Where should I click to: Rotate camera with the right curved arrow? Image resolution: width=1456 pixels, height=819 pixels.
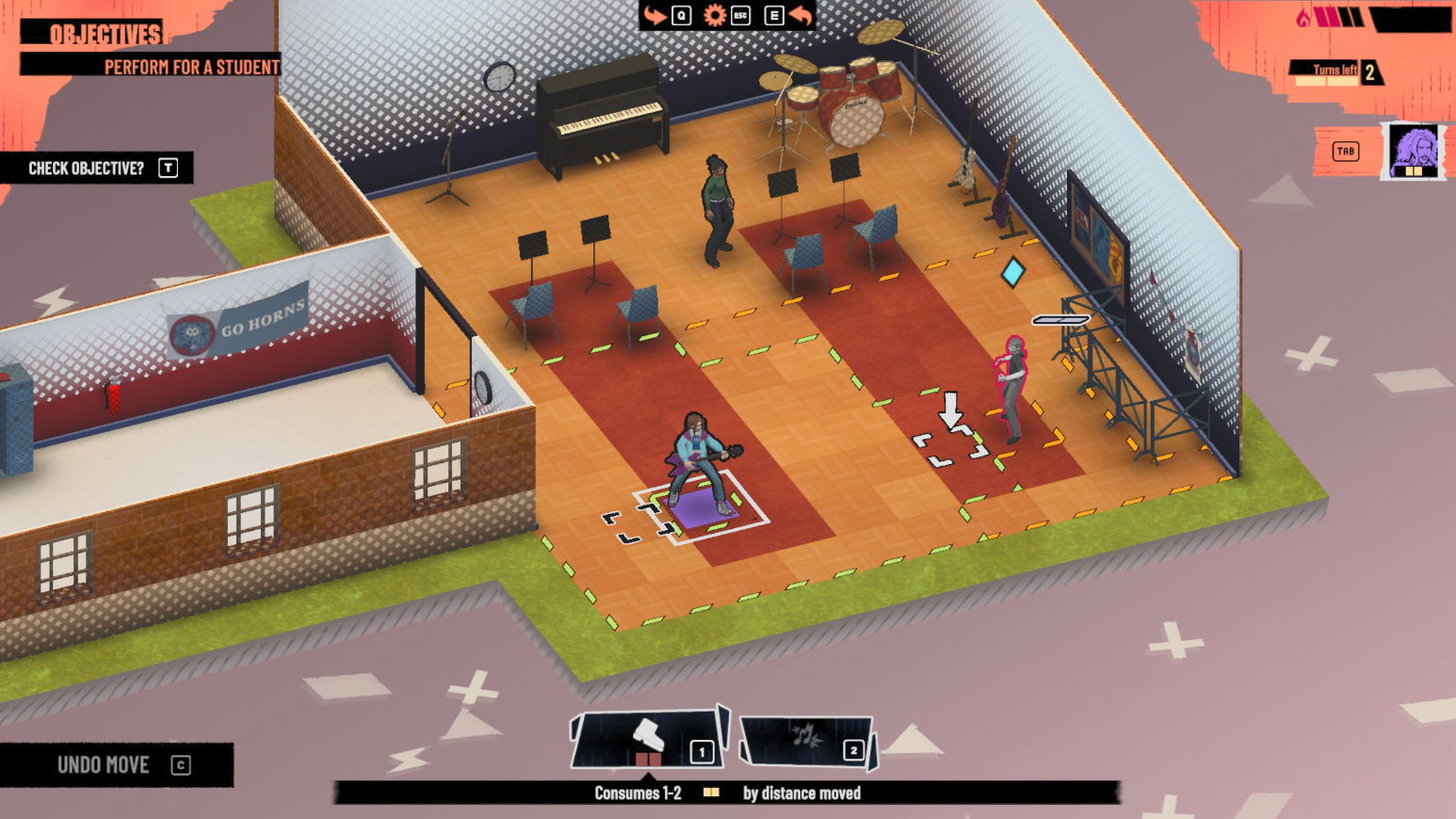801,15
